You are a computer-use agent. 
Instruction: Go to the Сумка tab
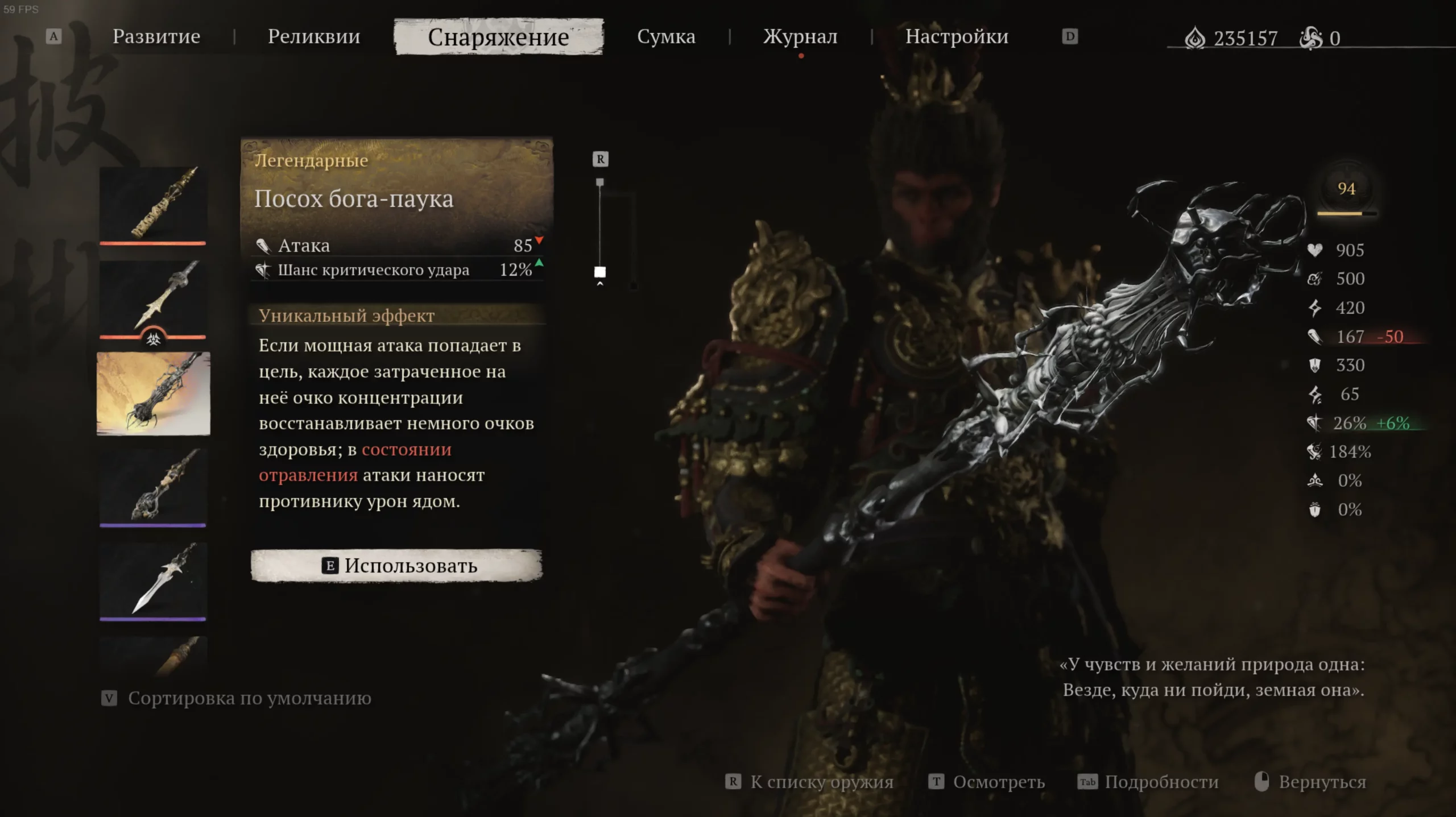pyautogui.click(x=666, y=37)
